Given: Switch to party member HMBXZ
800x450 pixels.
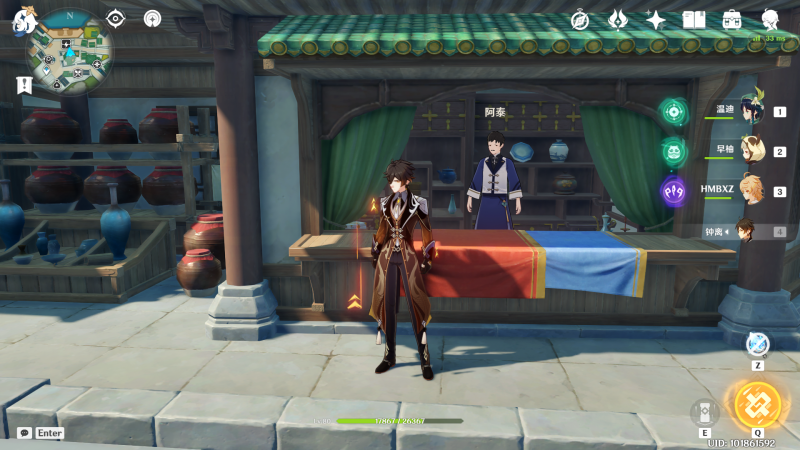Looking at the screenshot, I should pos(749,191).
